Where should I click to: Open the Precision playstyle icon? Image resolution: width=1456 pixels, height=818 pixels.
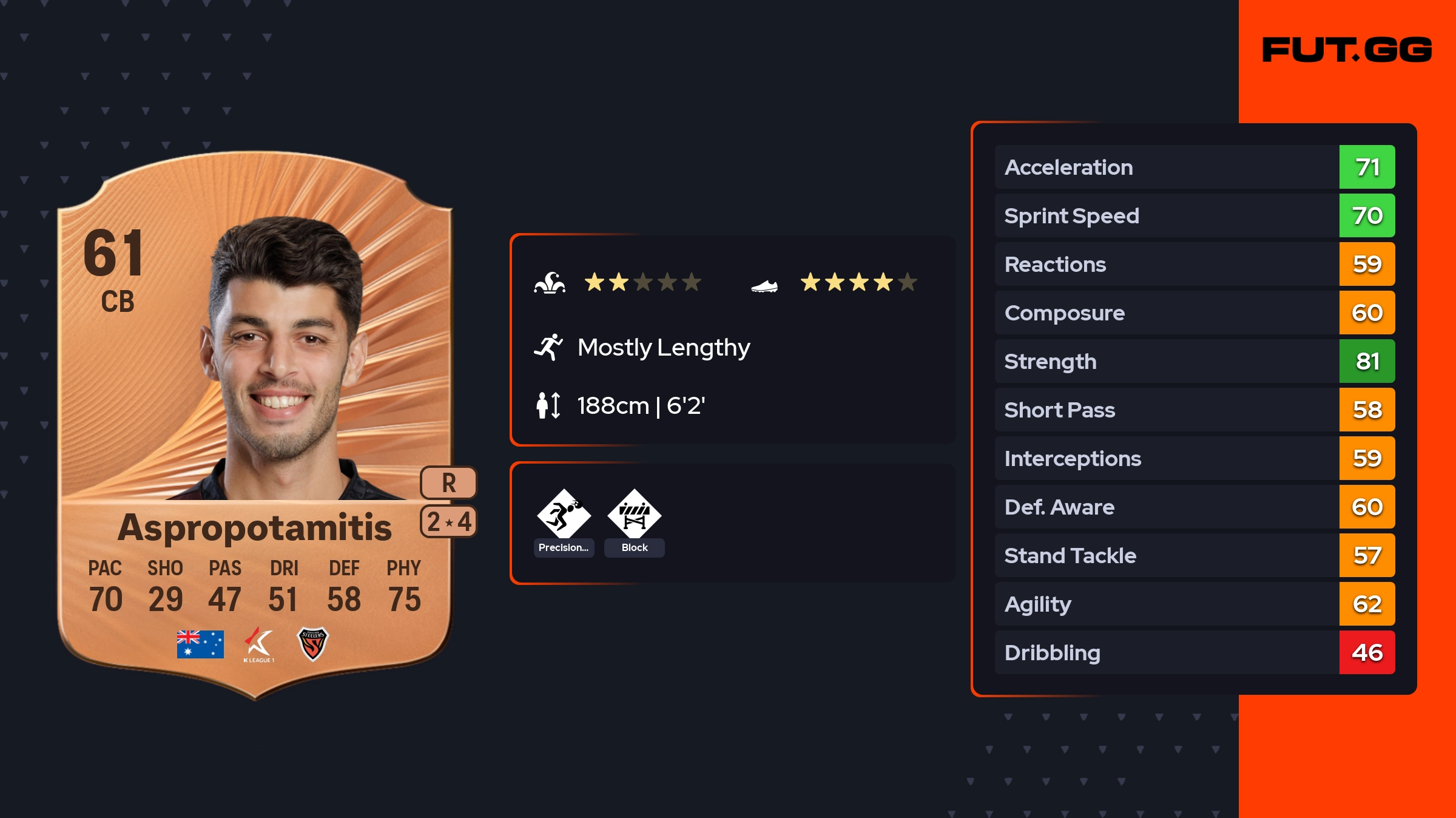(564, 515)
